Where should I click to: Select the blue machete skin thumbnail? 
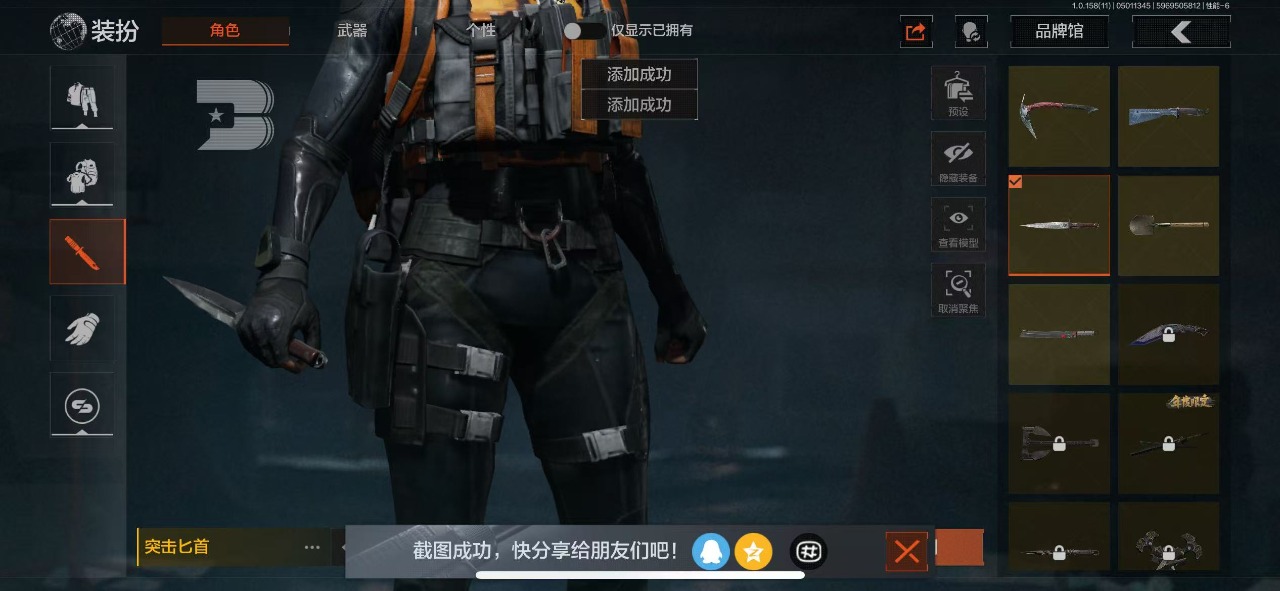pos(1168,116)
